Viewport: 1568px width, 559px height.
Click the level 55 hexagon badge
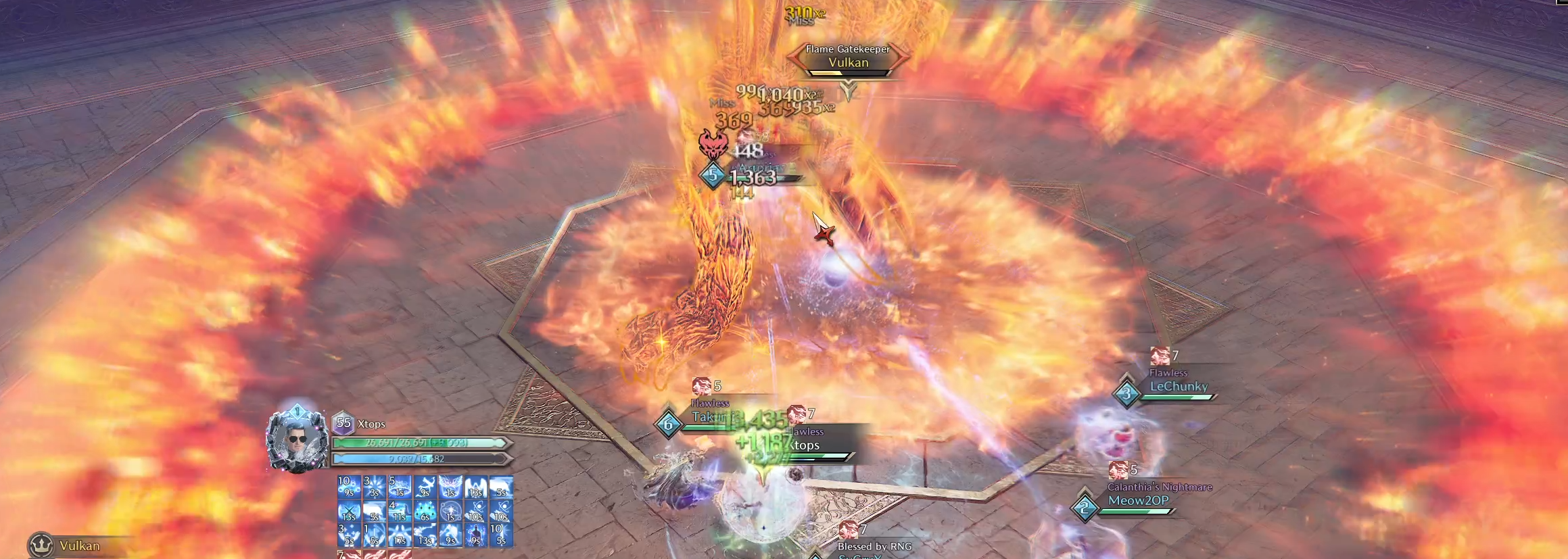[343, 424]
